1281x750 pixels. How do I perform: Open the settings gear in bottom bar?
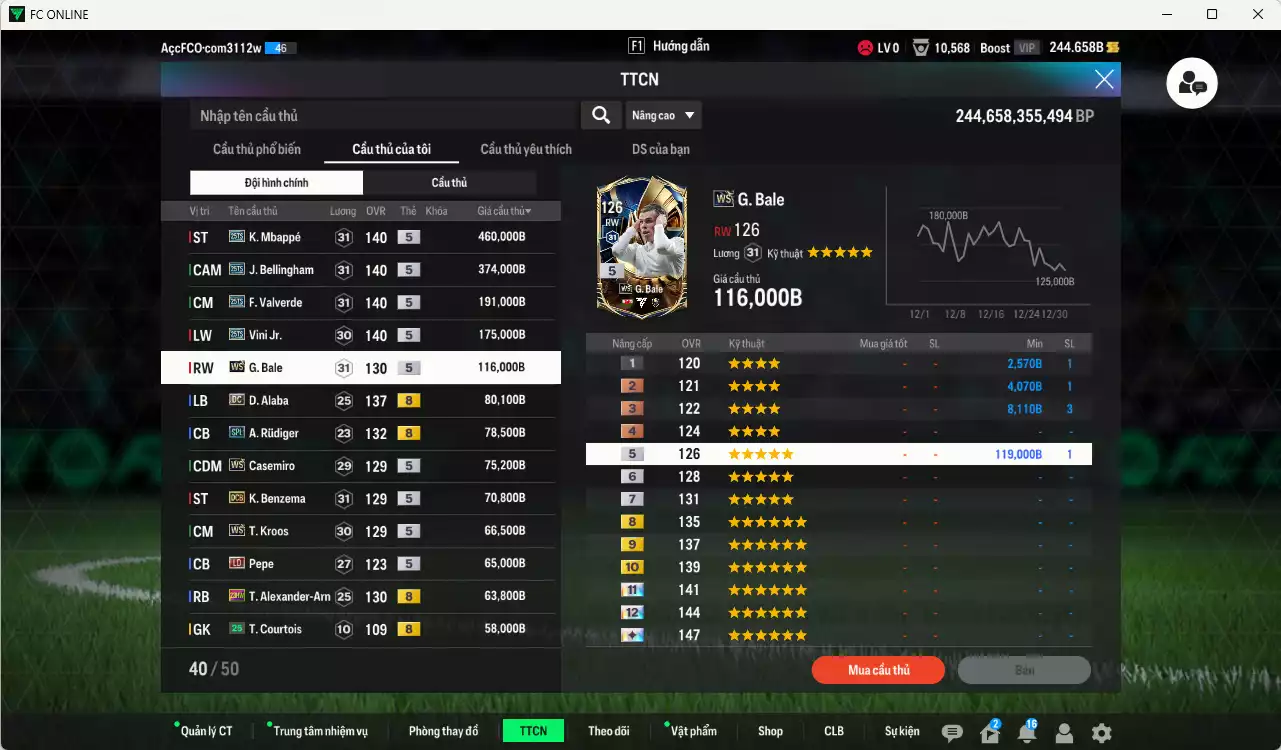pos(1100,731)
